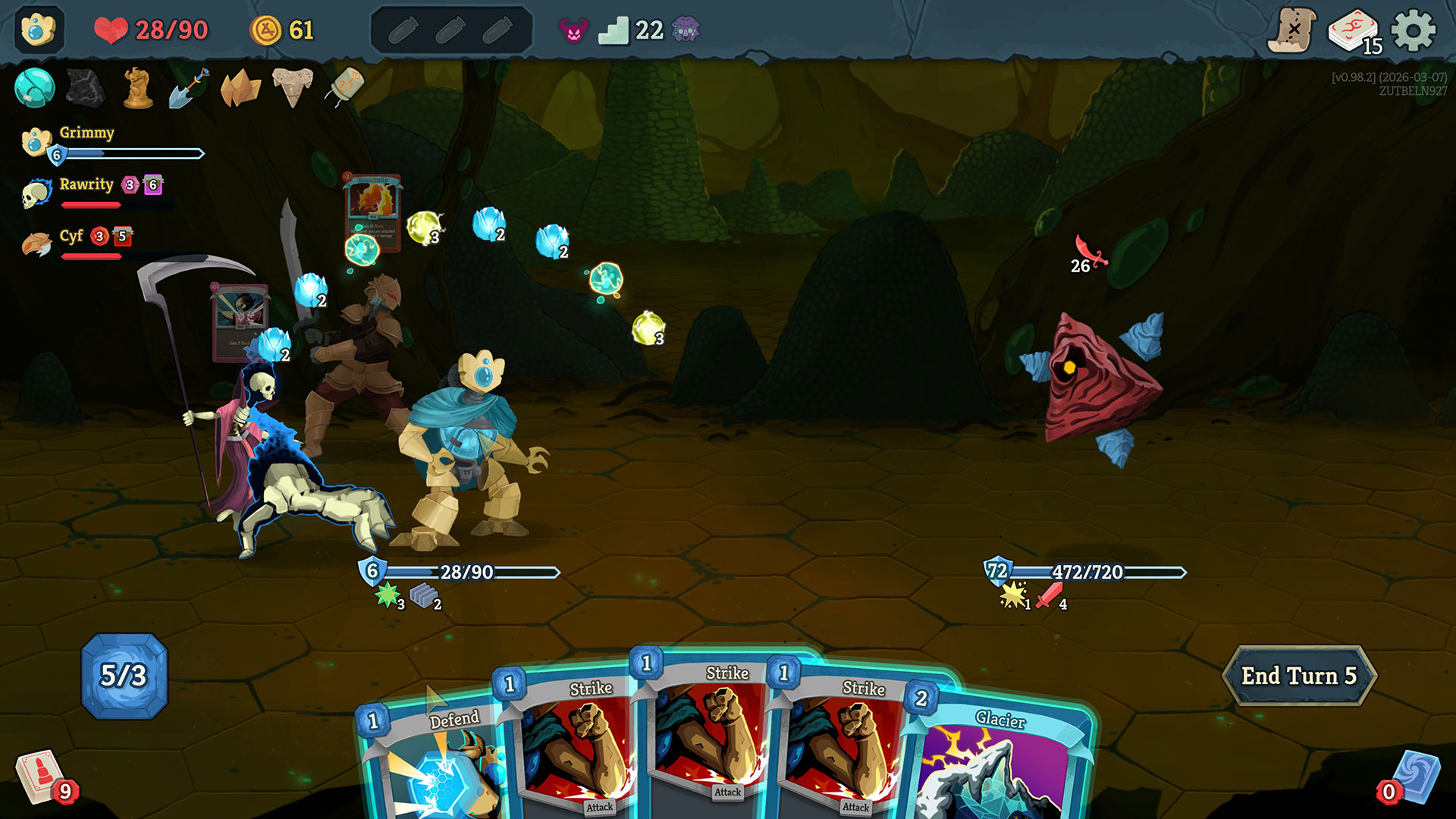Image resolution: width=1456 pixels, height=819 pixels.
Task: Open the settings gear
Action: pyautogui.click(x=1414, y=30)
